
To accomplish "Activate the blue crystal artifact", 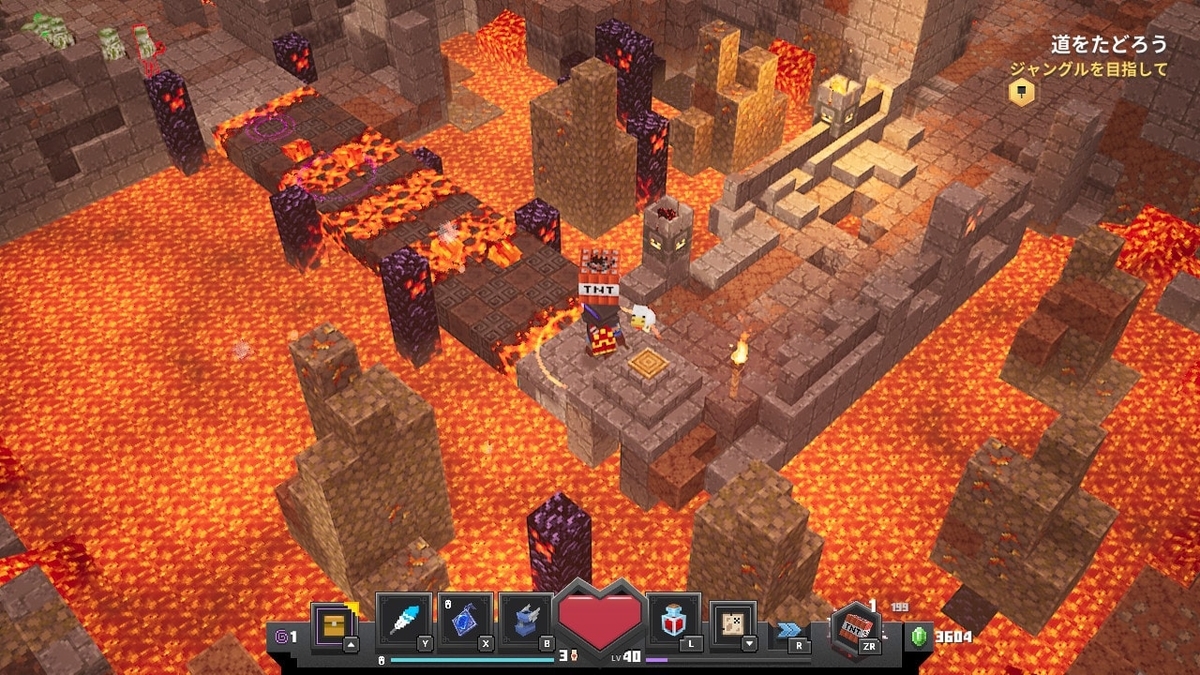I will (x=465, y=620).
